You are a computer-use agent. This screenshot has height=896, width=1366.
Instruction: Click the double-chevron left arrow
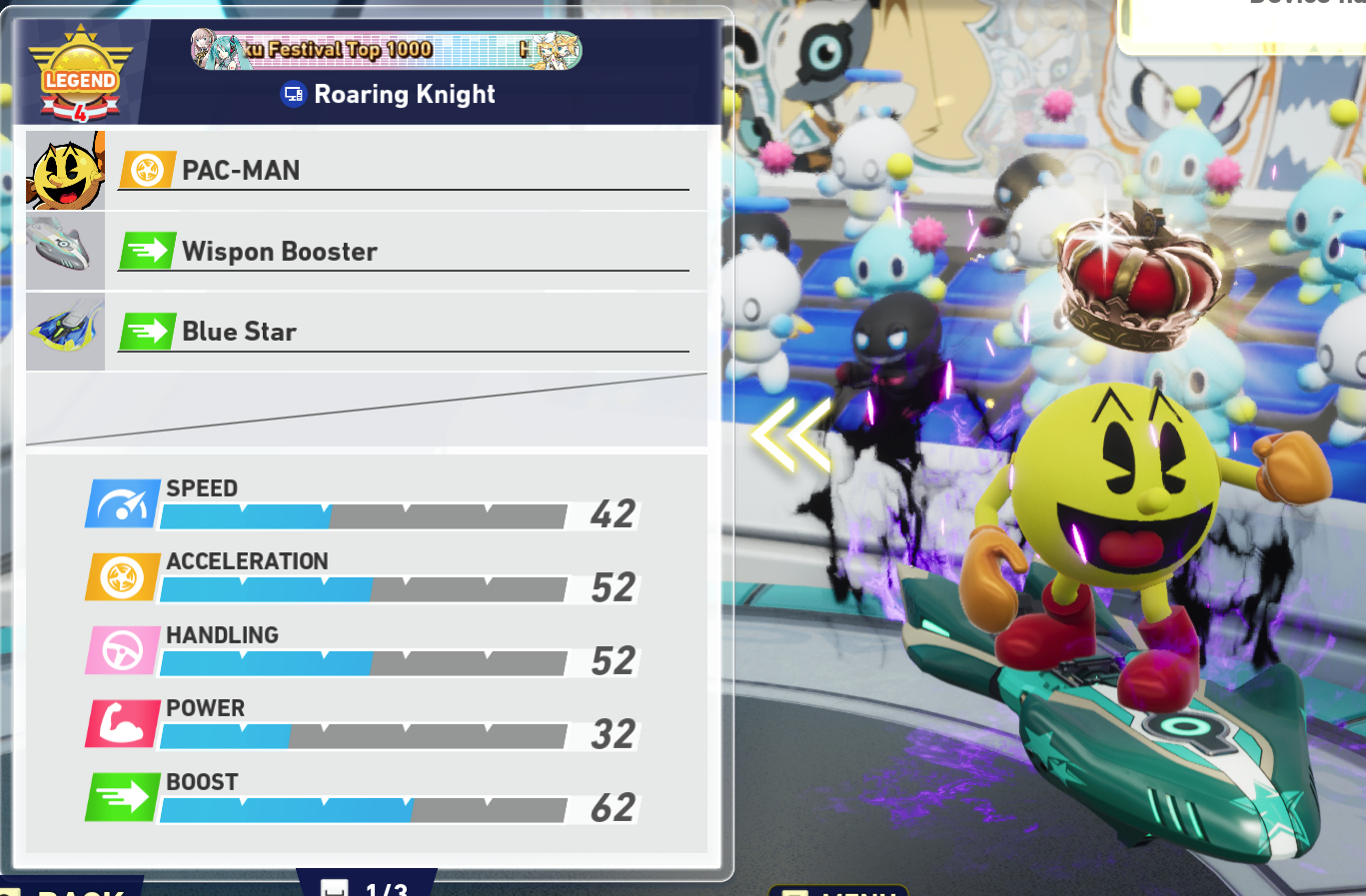tap(793, 435)
